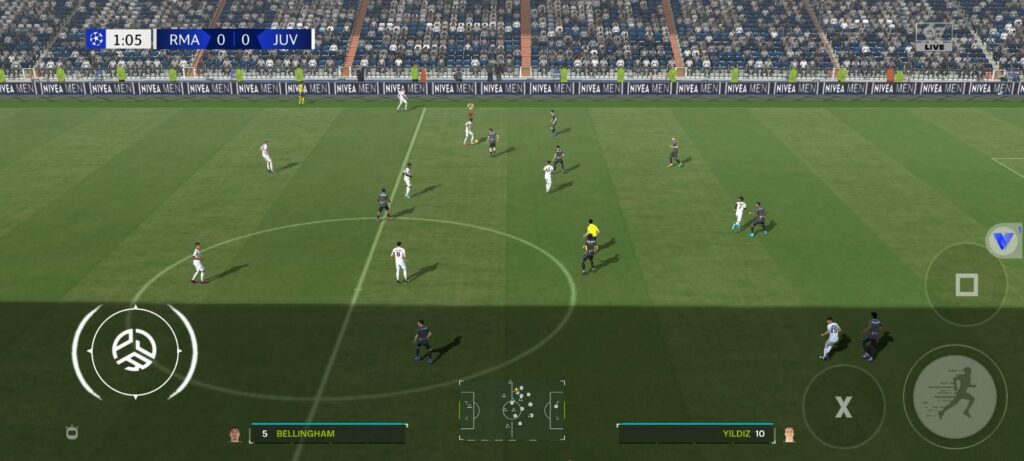Click the radar minimap of the pitch
This screenshot has width=1024, height=461.
[x=511, y=408]
